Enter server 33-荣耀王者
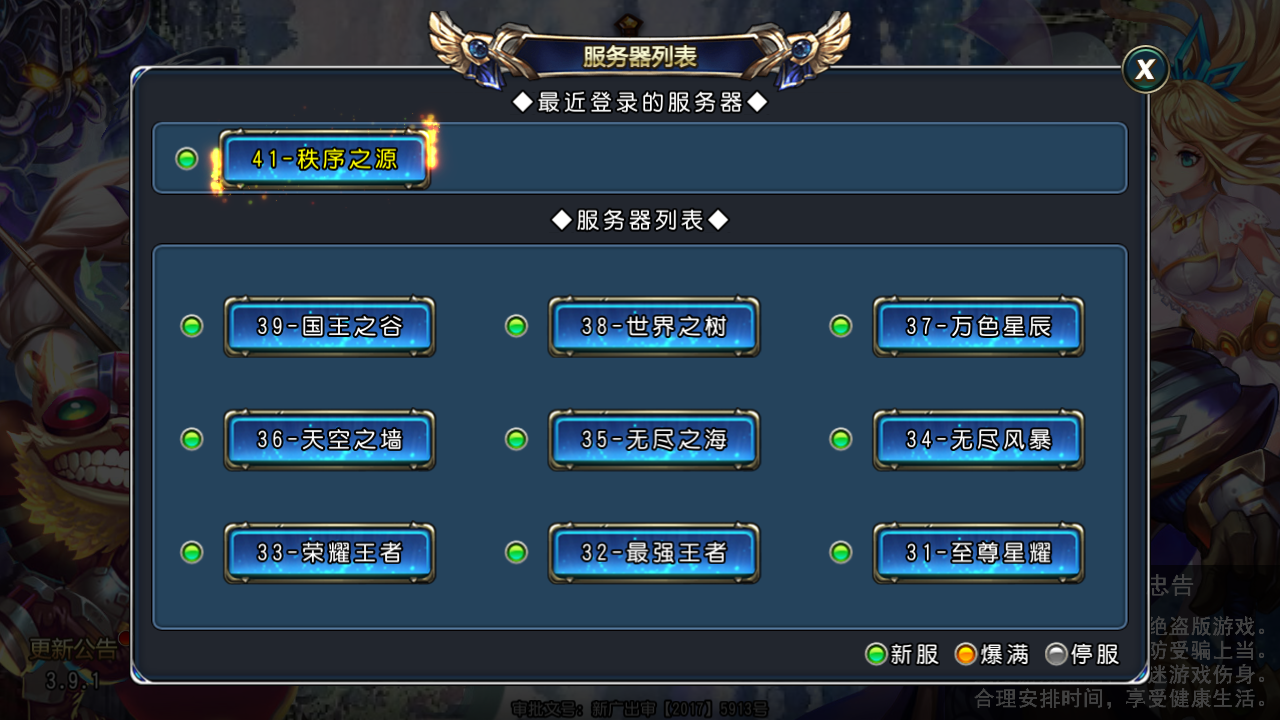 (x=329, y=552)
